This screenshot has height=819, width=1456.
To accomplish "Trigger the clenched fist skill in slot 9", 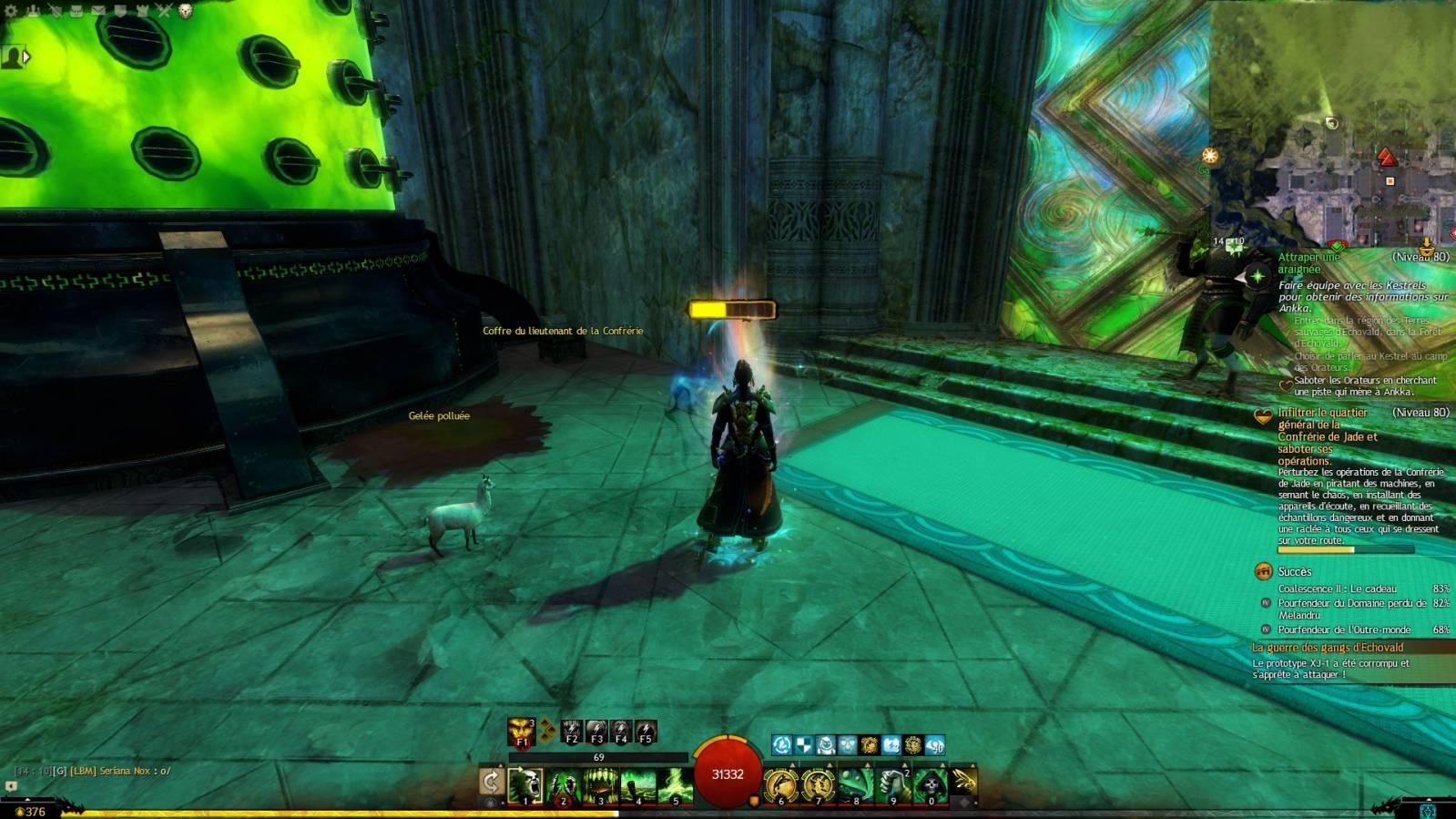I will click(893, 784).
